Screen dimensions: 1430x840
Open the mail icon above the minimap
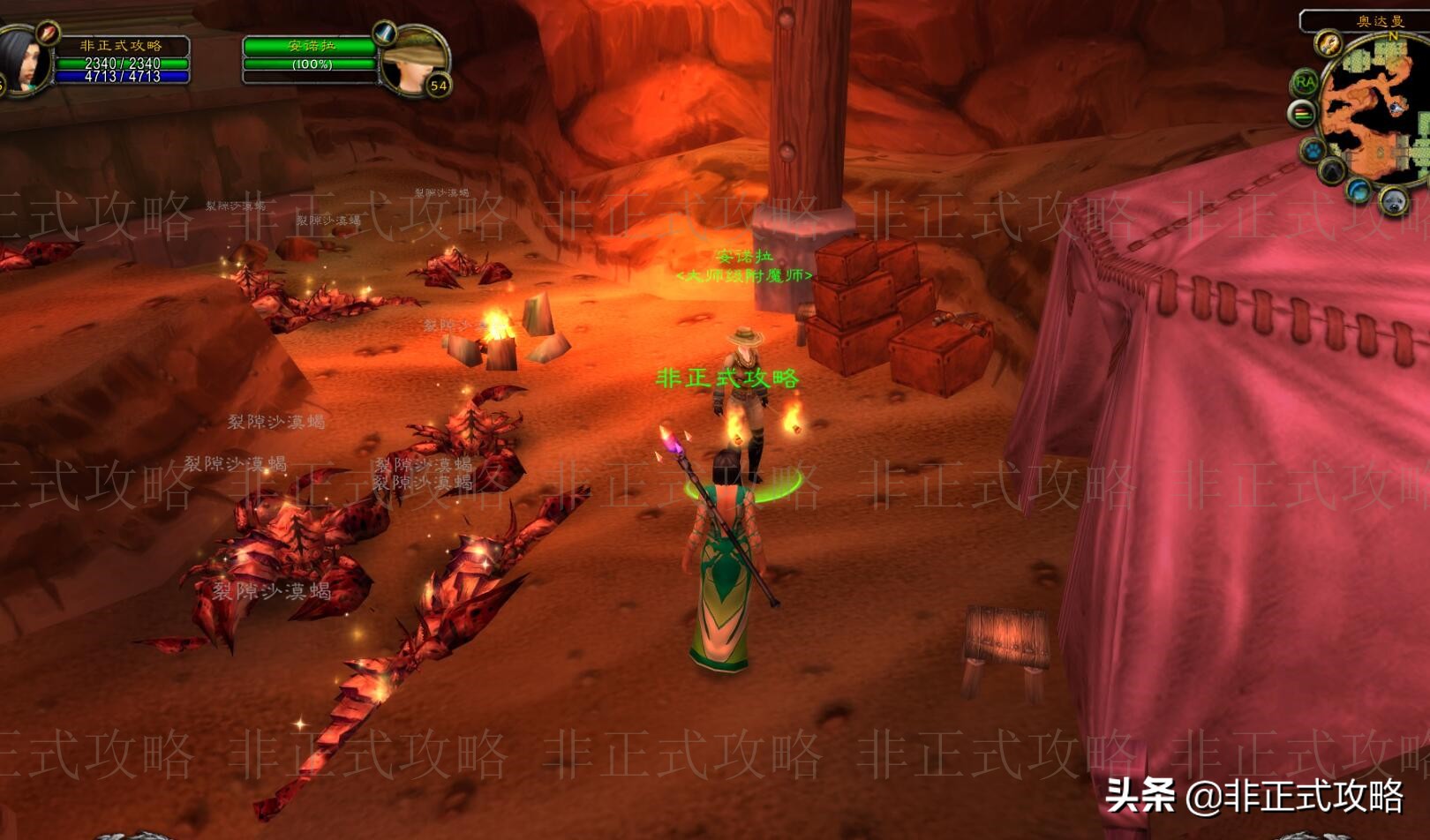click(1328, 44)
